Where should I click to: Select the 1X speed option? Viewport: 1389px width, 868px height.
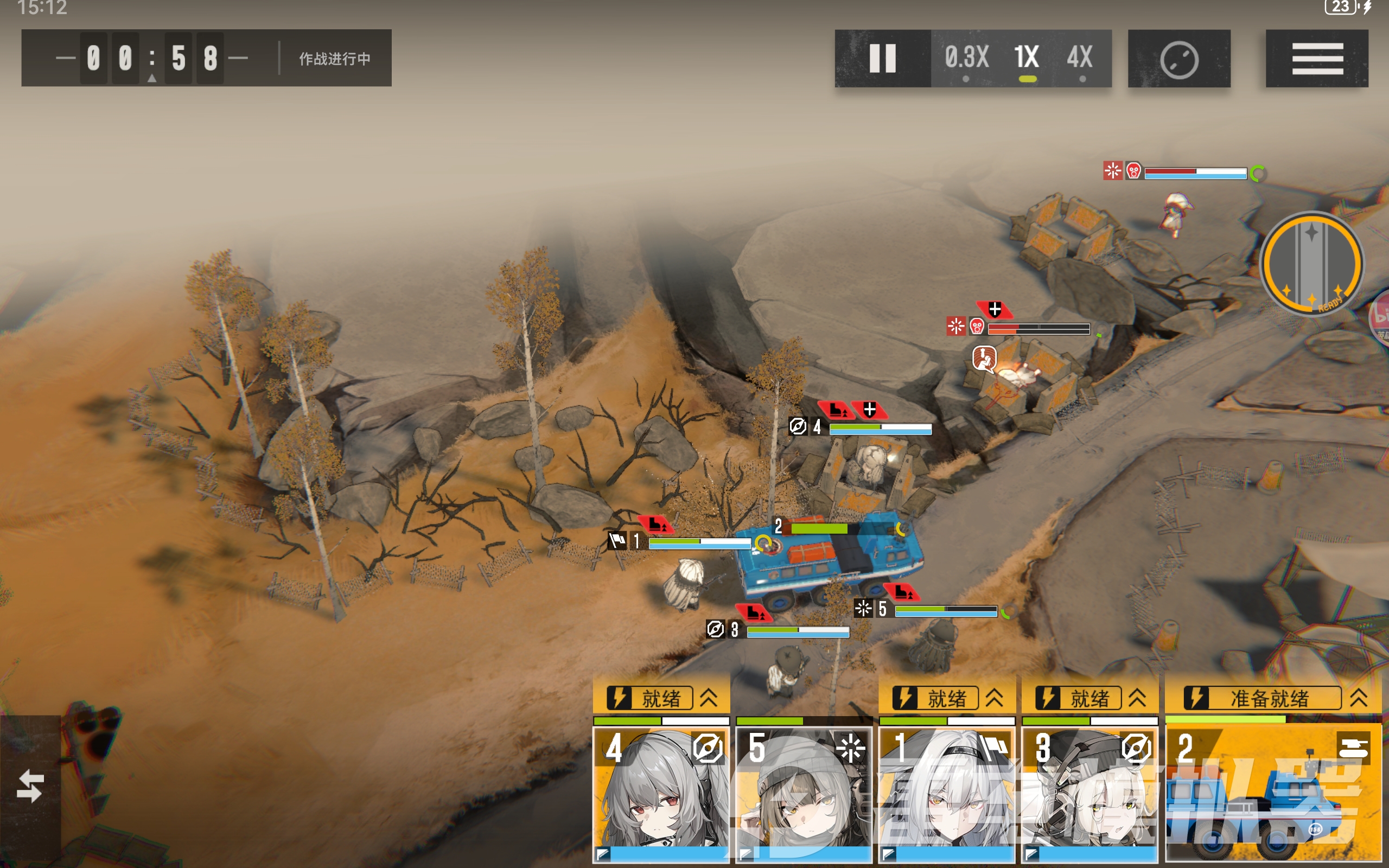[x=1026, y=59]
